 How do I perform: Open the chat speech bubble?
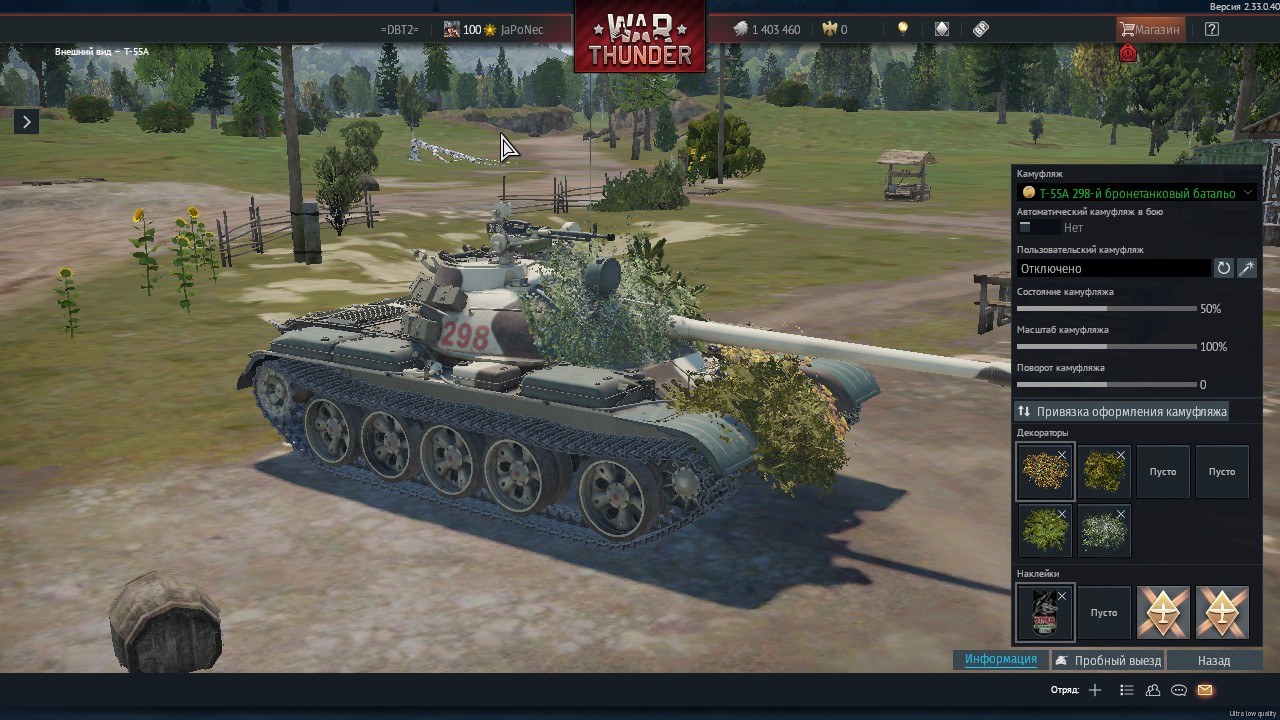click(x=1179, y=690)
